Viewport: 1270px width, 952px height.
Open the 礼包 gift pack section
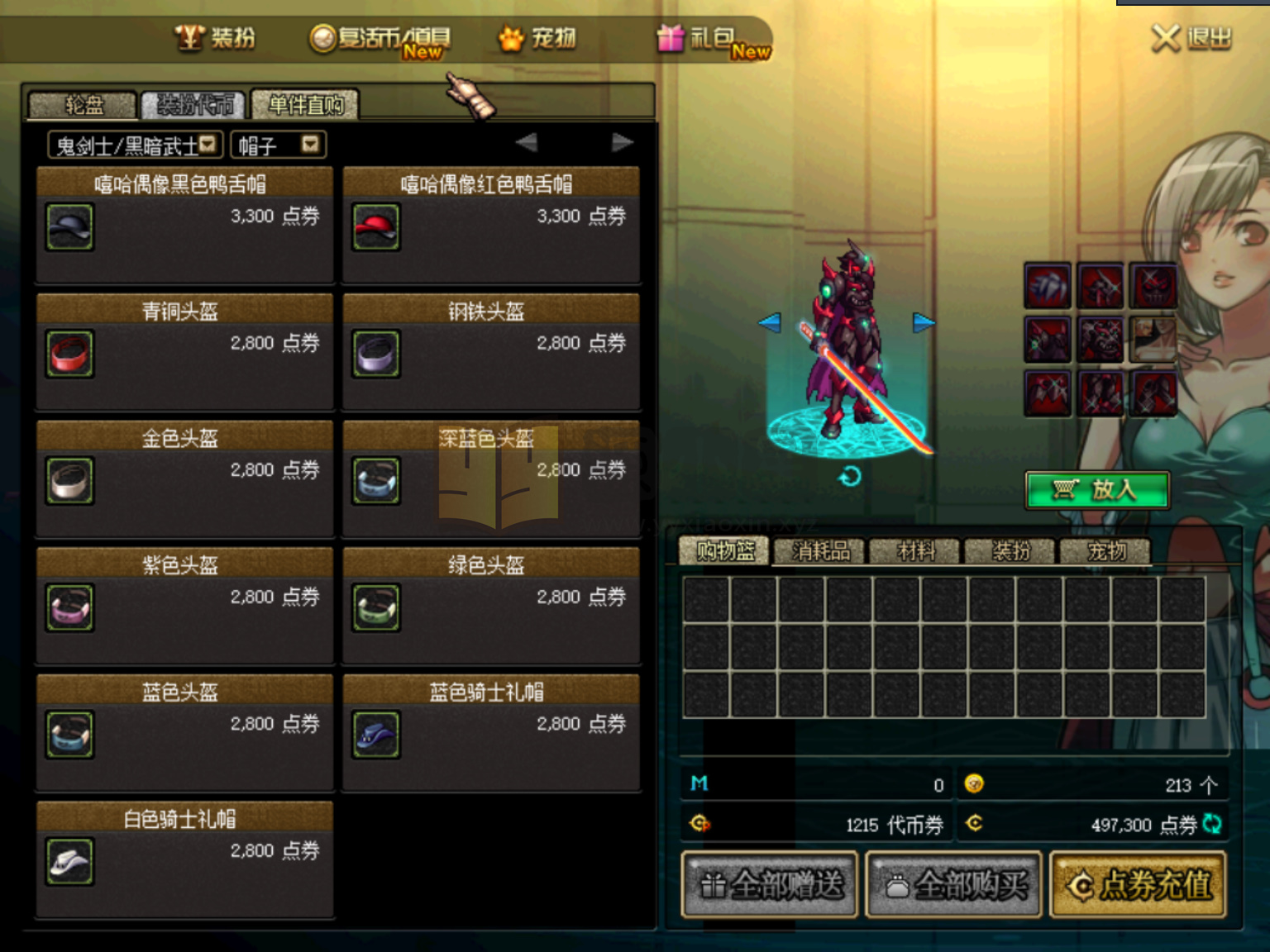(712, 39)
